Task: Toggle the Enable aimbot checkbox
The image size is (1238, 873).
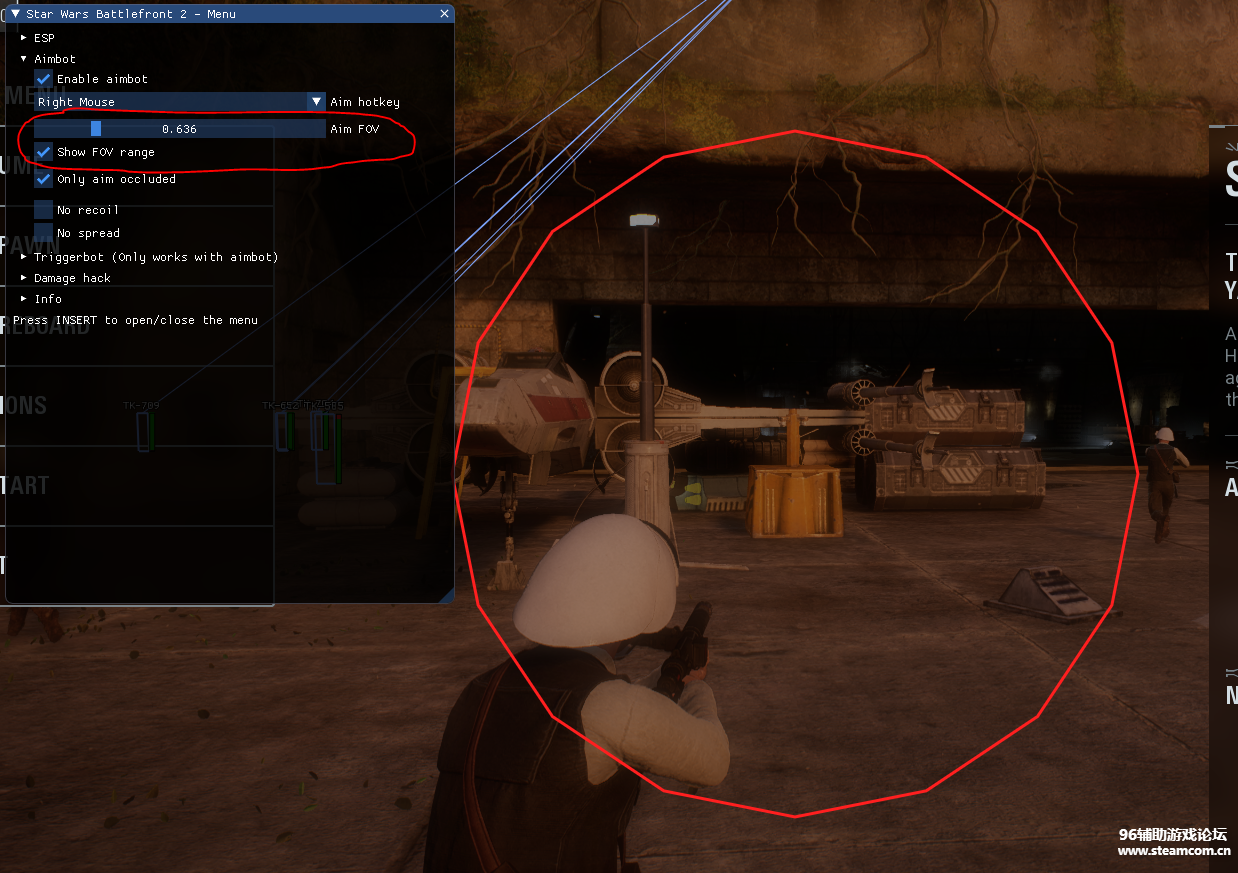Action: tap(44, 79)
